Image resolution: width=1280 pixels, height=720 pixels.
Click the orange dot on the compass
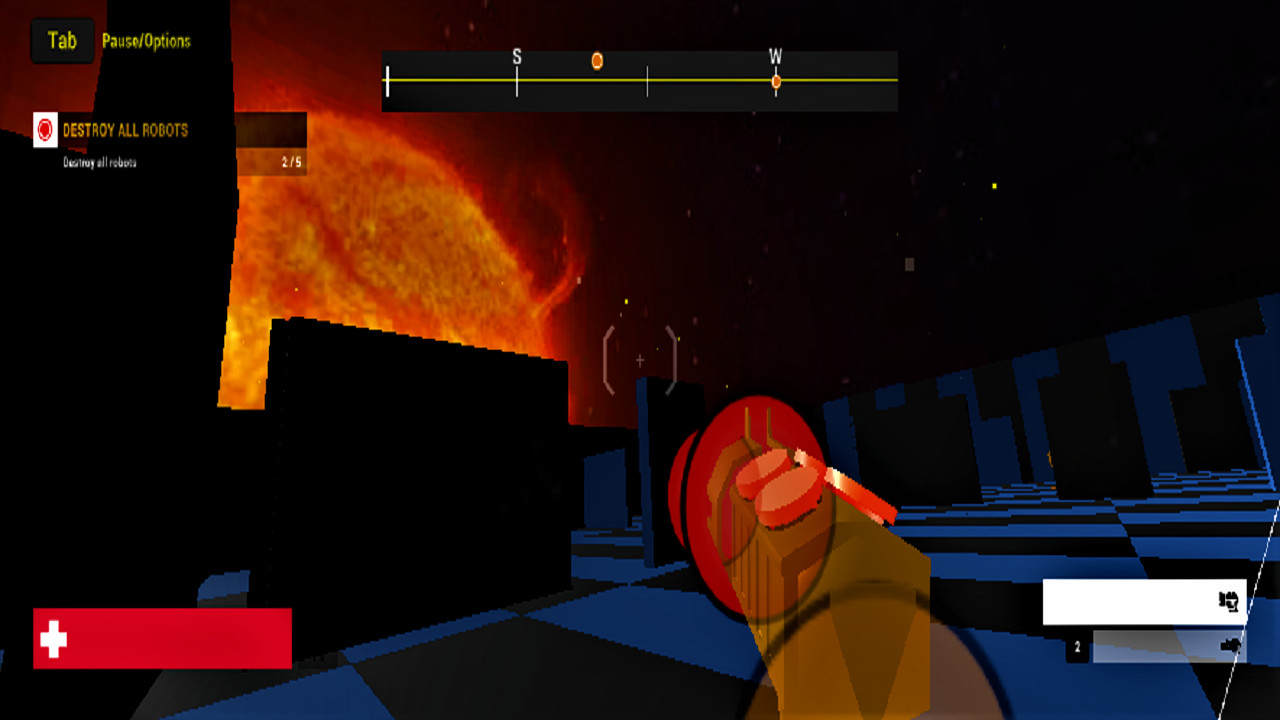point(775,83)
